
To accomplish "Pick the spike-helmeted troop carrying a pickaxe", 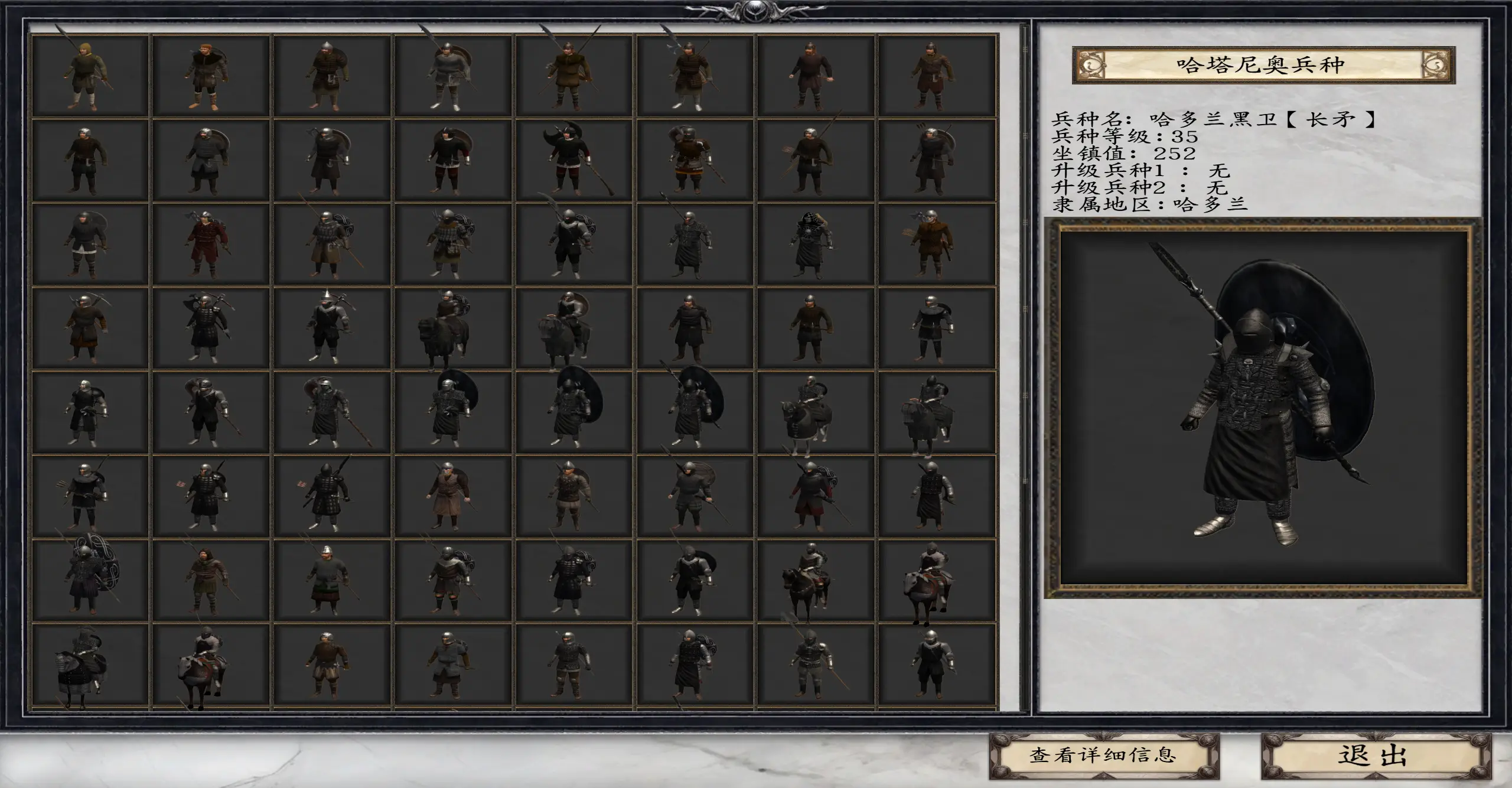I will (x=331, y=328).
